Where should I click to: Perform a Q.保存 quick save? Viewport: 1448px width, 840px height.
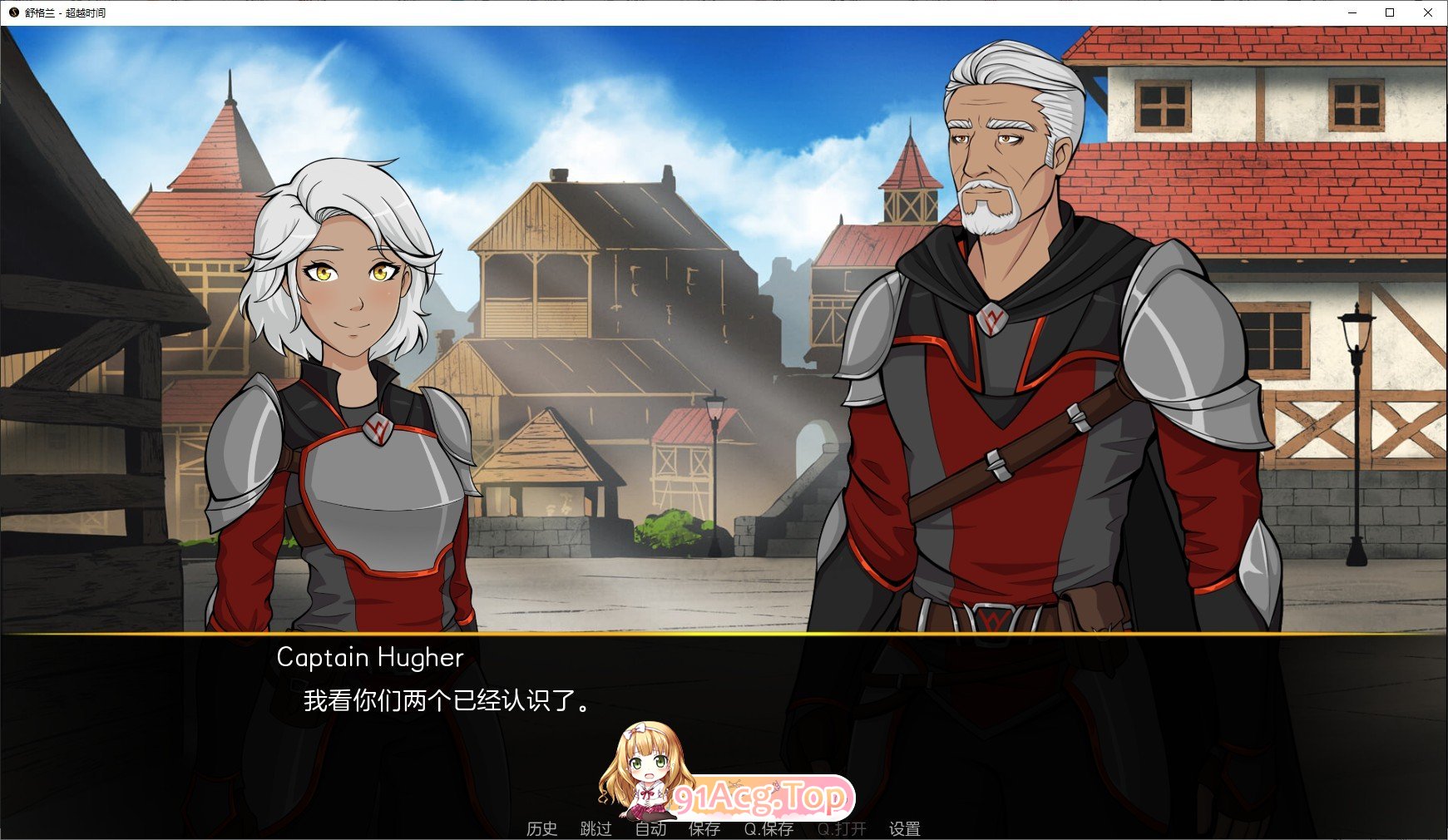pyautogui.click(x=769, y=828)
